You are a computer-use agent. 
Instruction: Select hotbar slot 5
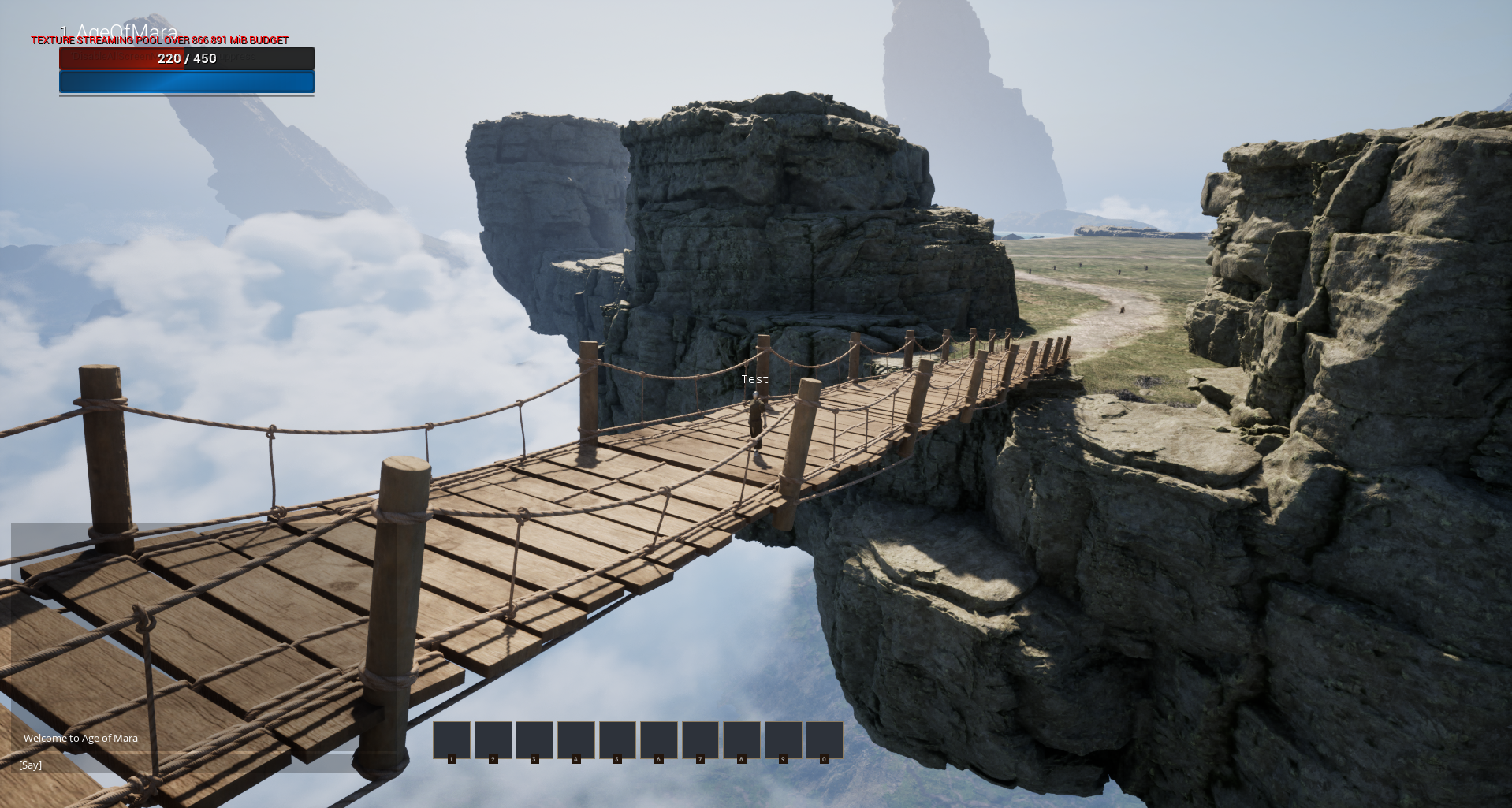[x=616, y=739]
